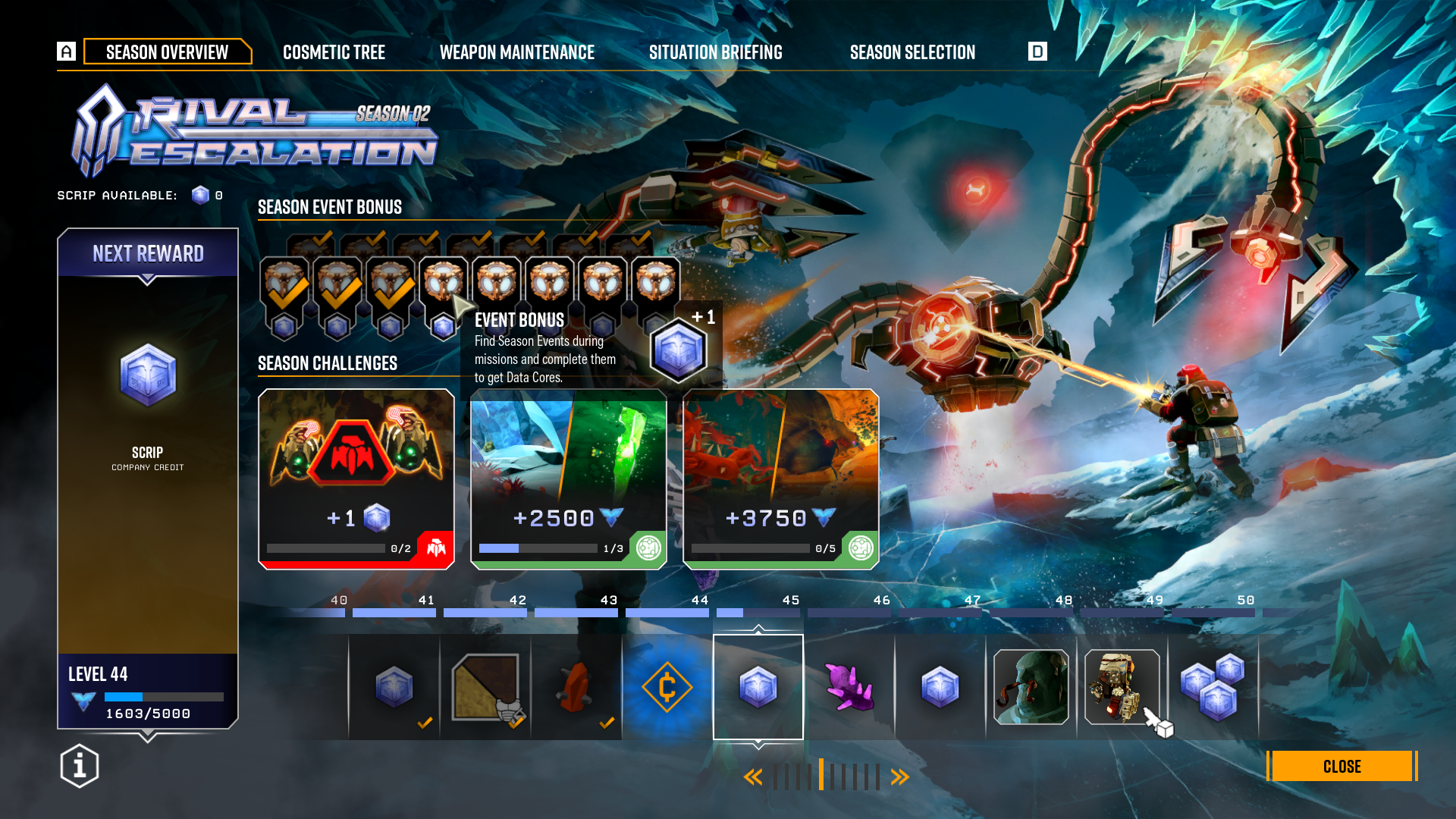Select the bearded dwarf head reward

pyautogui.click(x=1031, y=687)
